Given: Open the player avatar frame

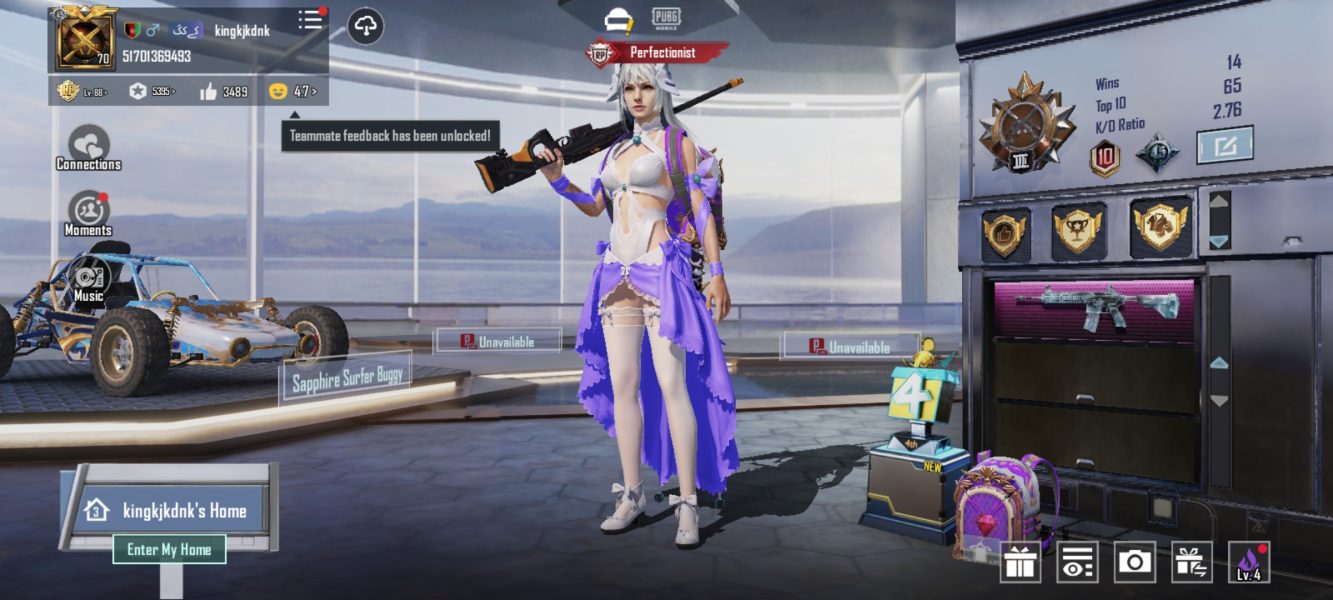Looking at the screenshot, I should tap(87, 38).
